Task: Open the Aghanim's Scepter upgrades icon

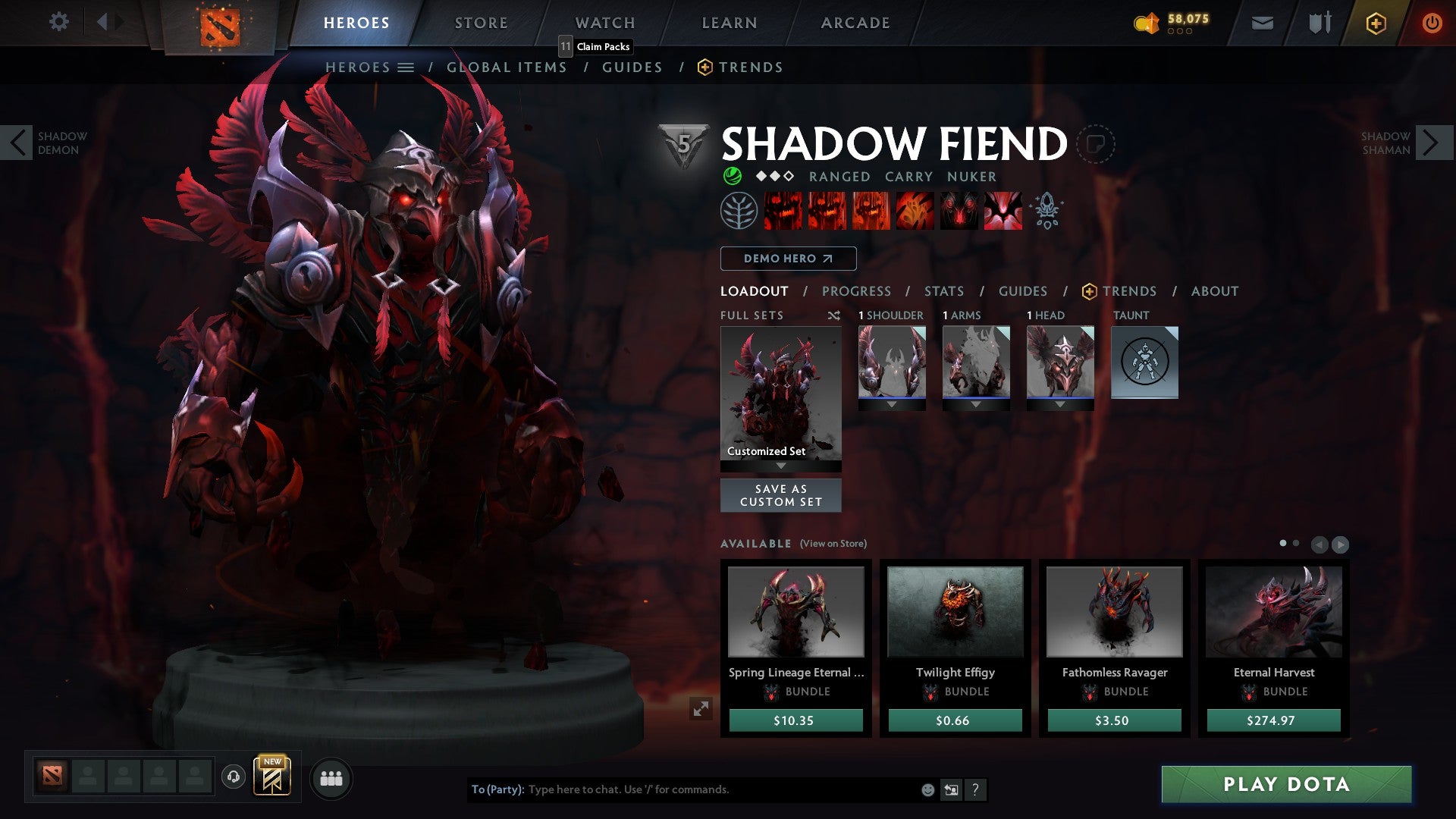Action: pos(1045,211)
